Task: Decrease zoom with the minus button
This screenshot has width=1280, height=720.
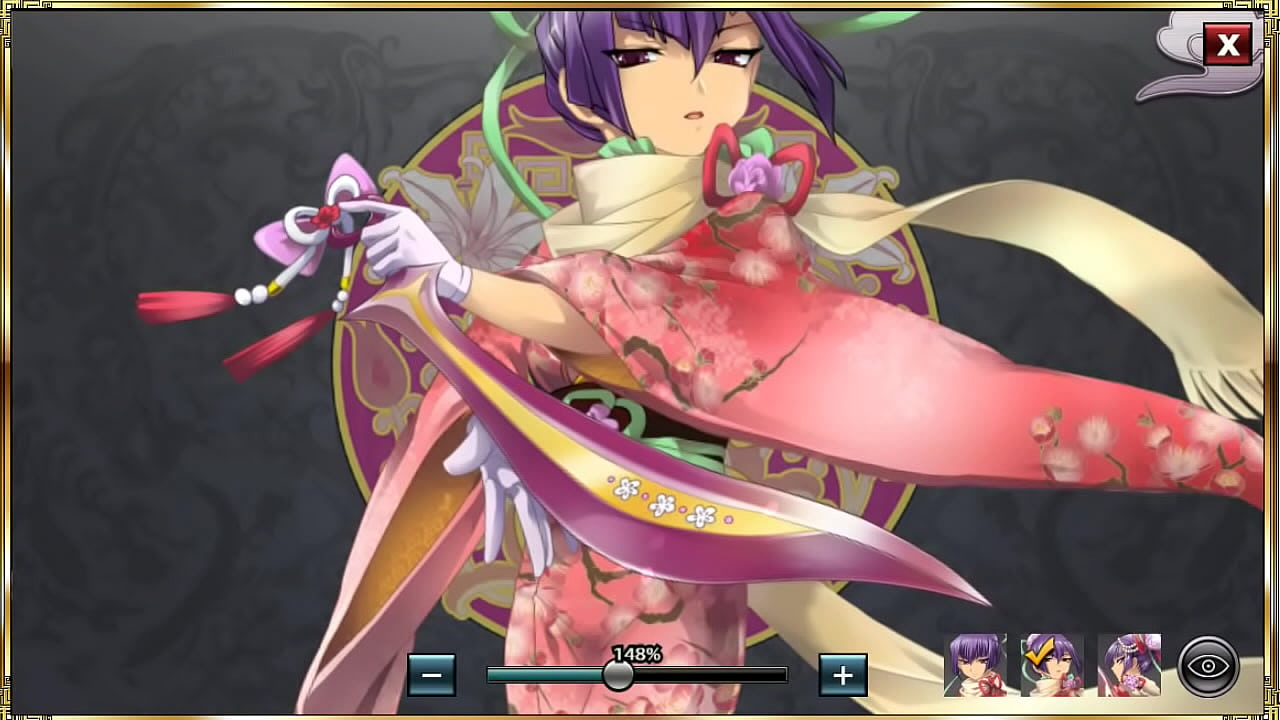Action: coord(431,675)
